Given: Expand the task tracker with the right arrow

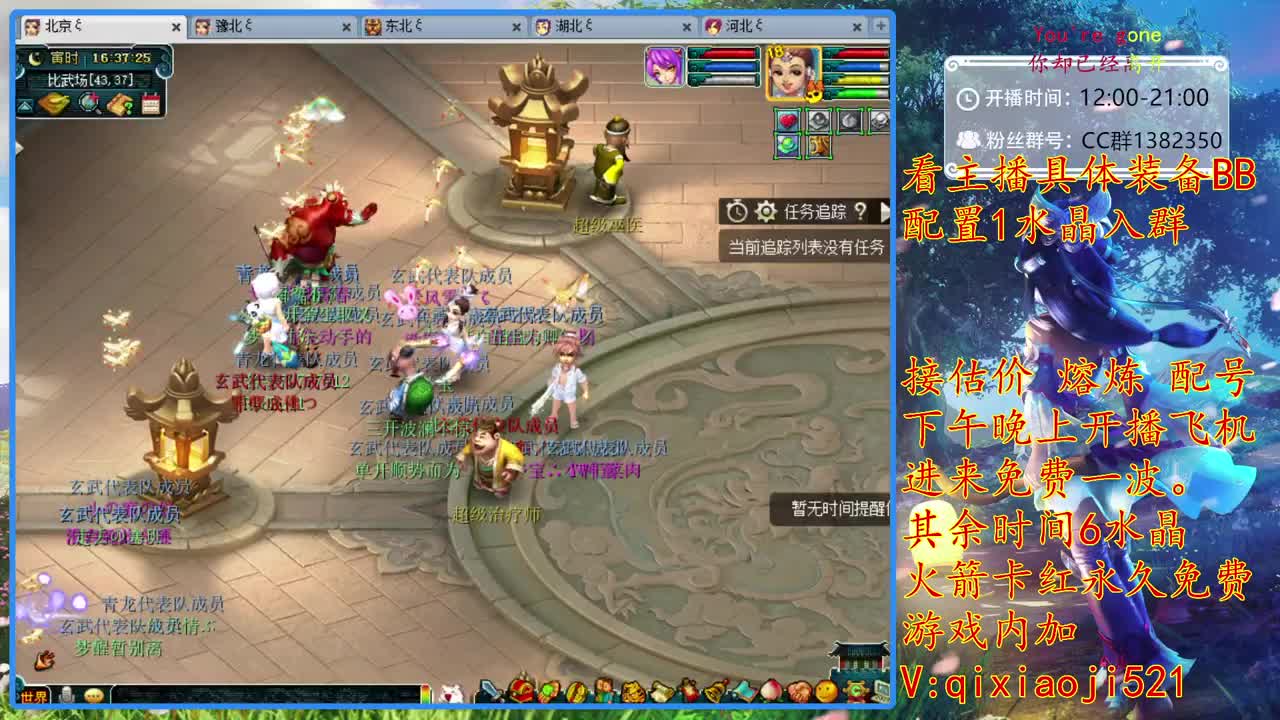Looking at the screenshot, I should pyautogui.click(x=887, y=212).
